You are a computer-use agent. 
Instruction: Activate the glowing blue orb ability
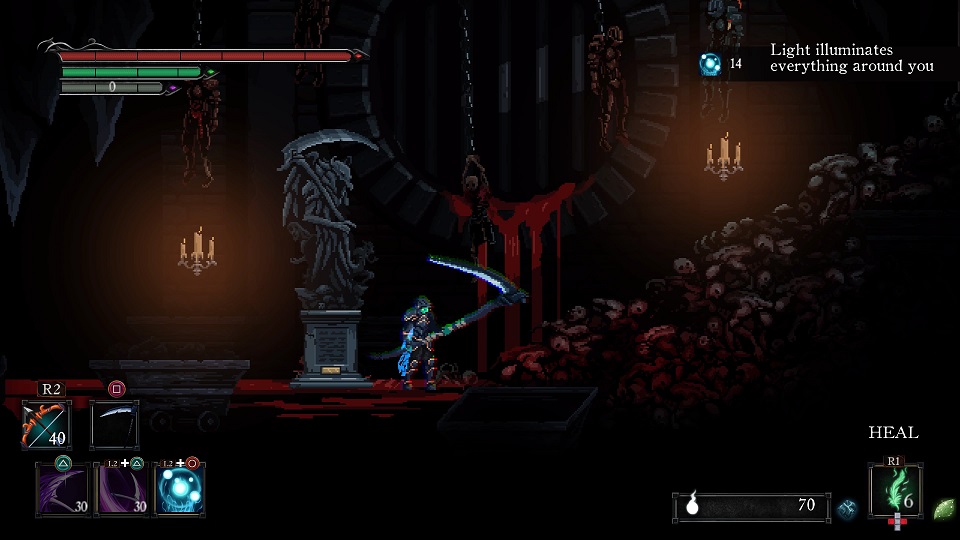[181, 490]
